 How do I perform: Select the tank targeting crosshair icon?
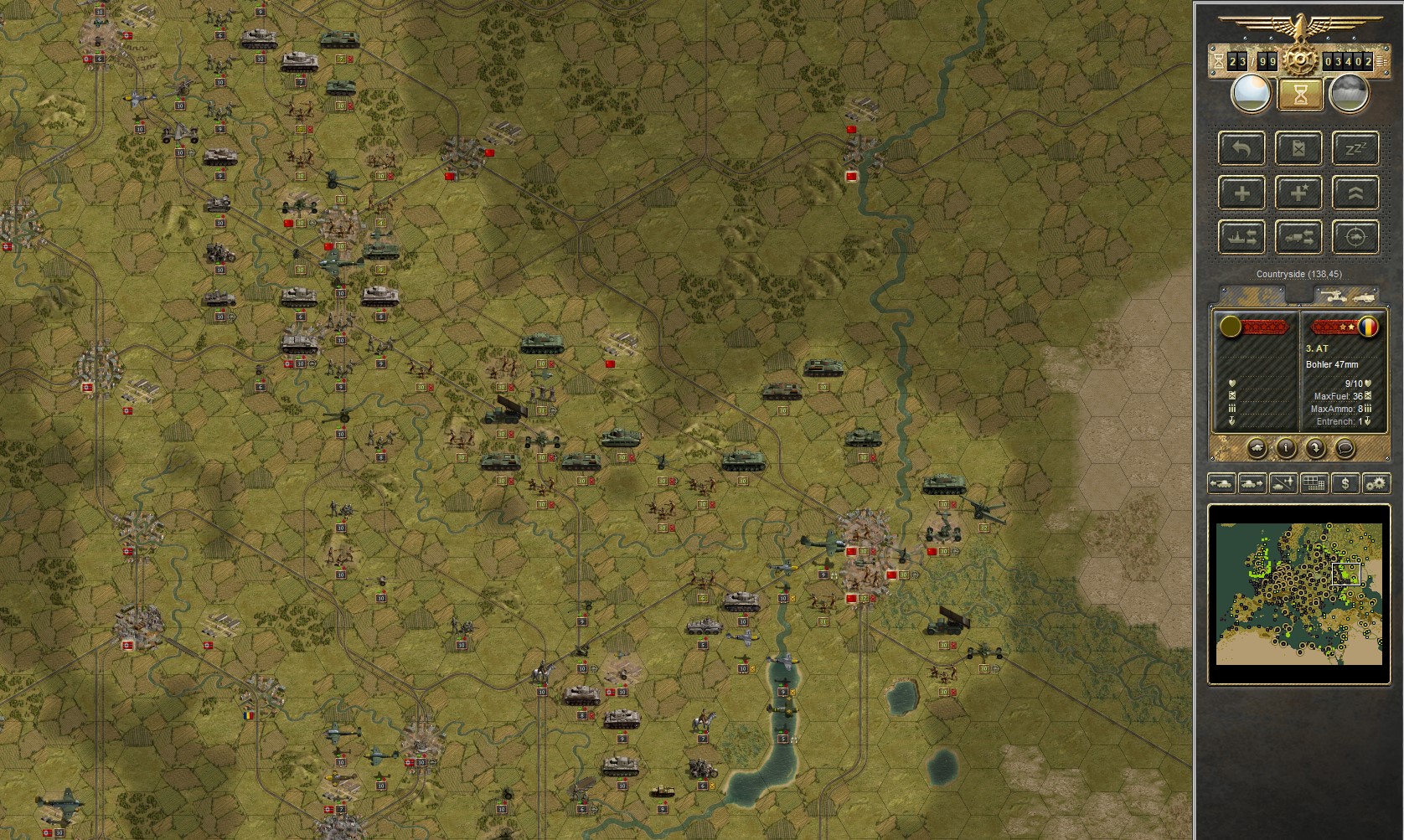tap(1355, 238)
